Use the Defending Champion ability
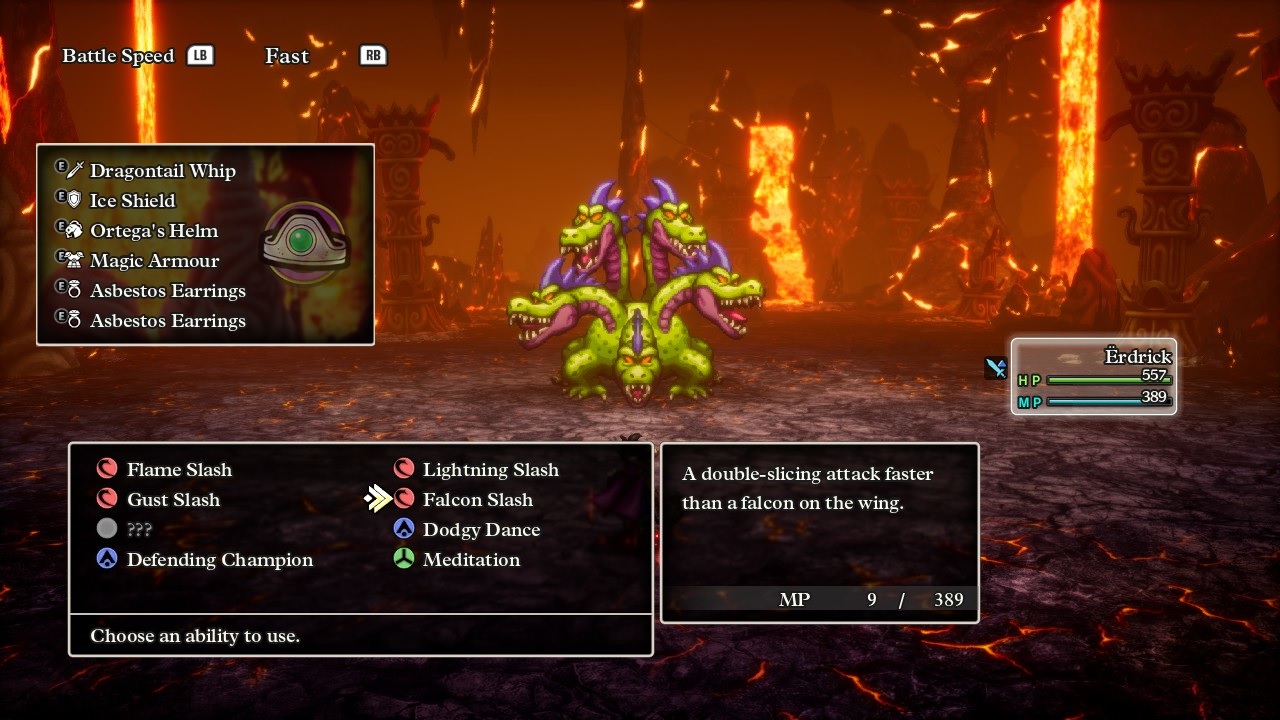Viewport: 1280px width, 720px height. 219,560
